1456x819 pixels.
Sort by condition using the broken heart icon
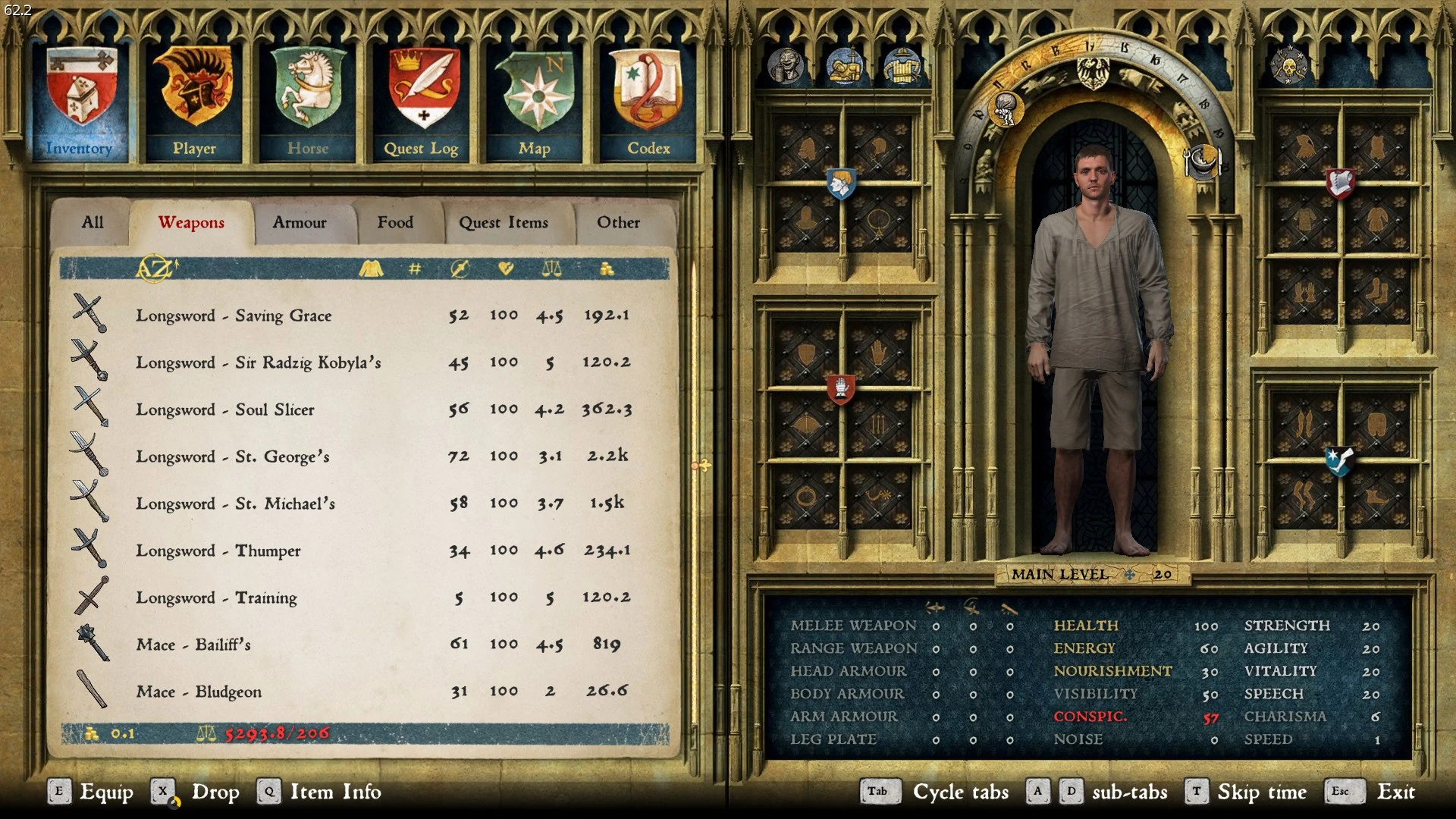tap(506, 268)
